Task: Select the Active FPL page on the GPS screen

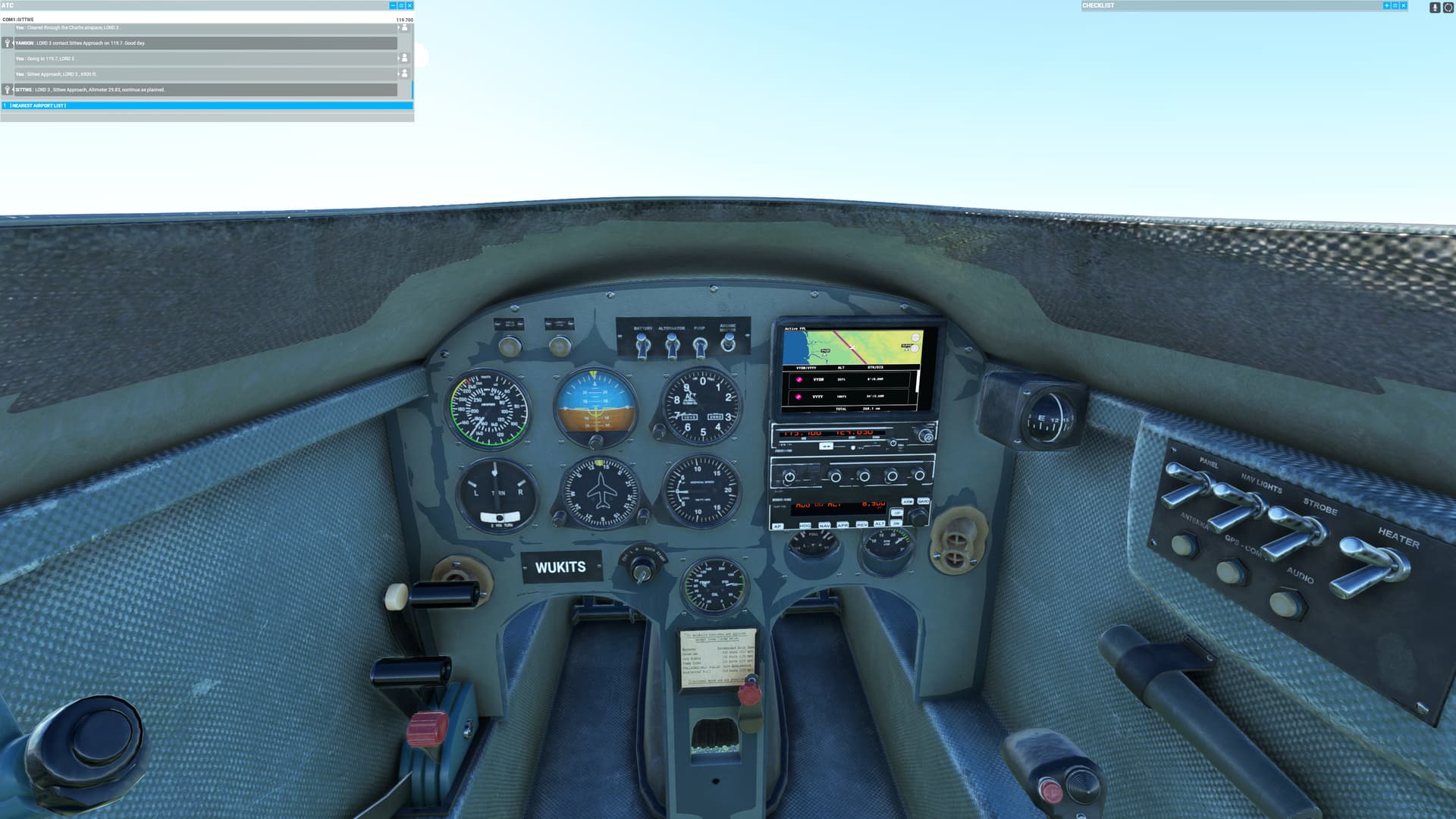Action: (x=795, y=328)
